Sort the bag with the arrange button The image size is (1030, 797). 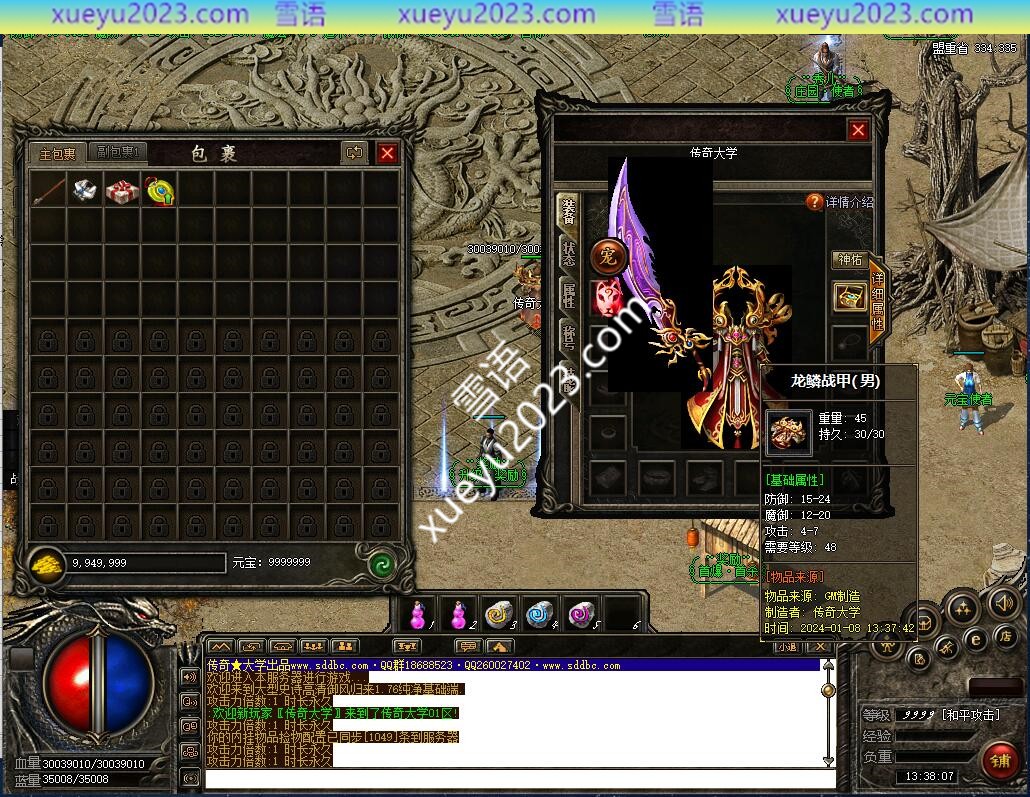pos(354,153)
